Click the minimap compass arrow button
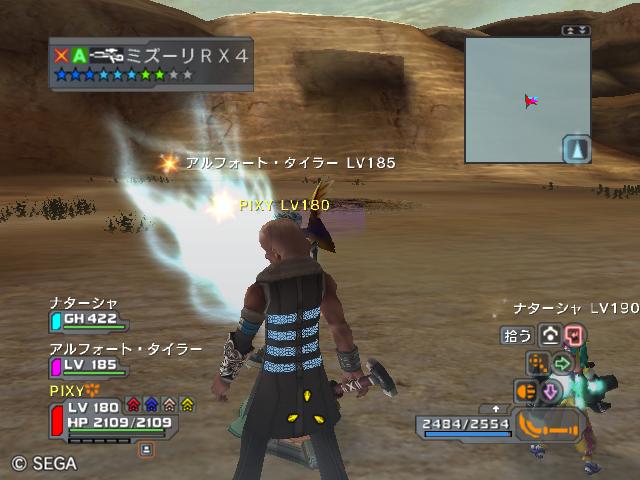 (x=577, y=150)
